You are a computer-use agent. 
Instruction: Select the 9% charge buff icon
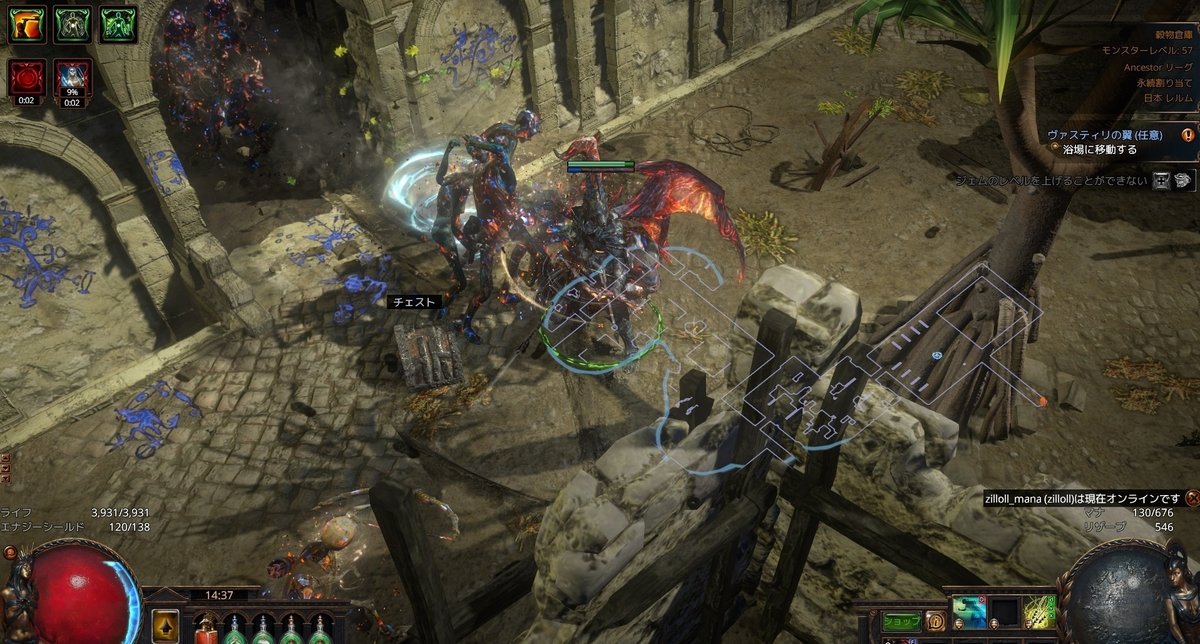(72, 78)
